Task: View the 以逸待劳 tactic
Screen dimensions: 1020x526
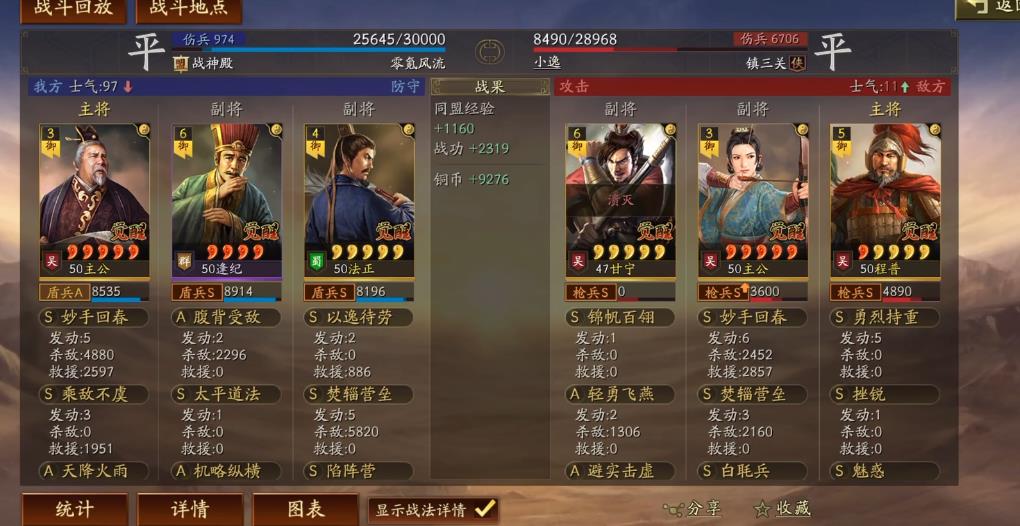Action: pyautogui.click(x=359, y=317)
